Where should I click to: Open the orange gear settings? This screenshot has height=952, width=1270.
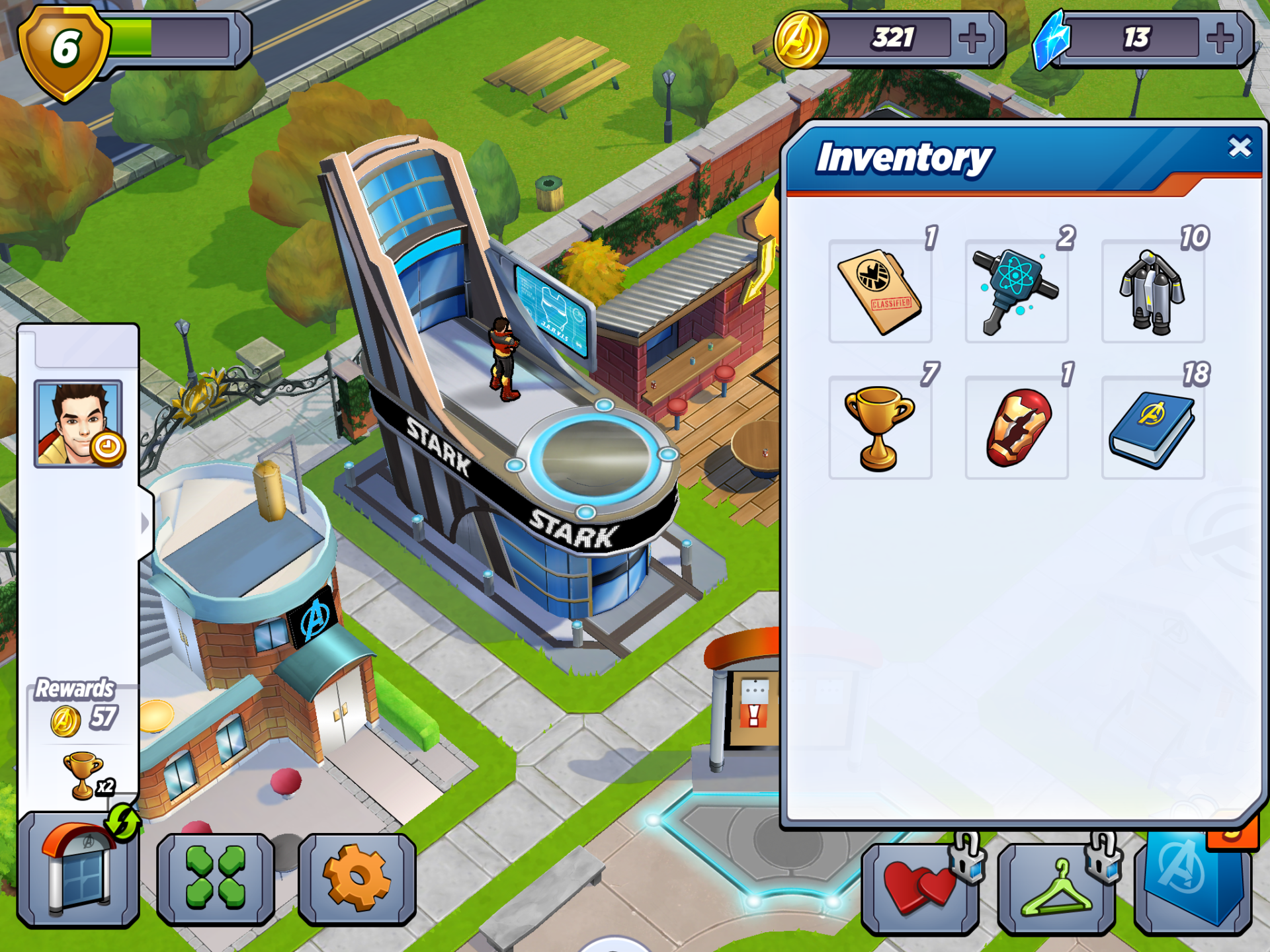(x=357, y=878)
